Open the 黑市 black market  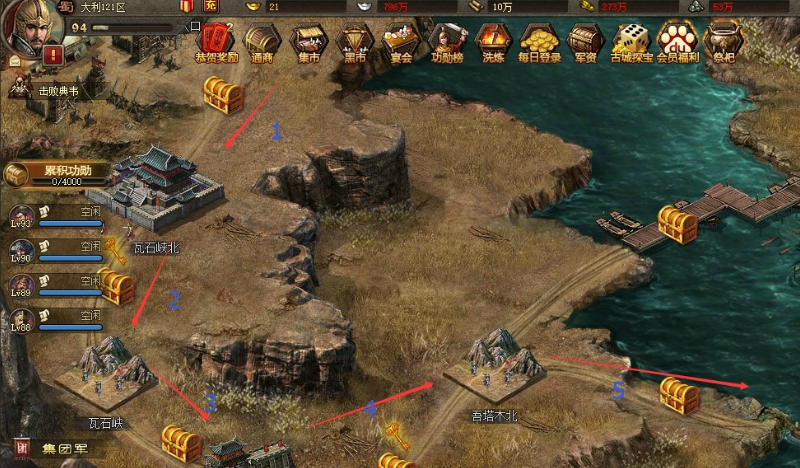coord(353,42)
